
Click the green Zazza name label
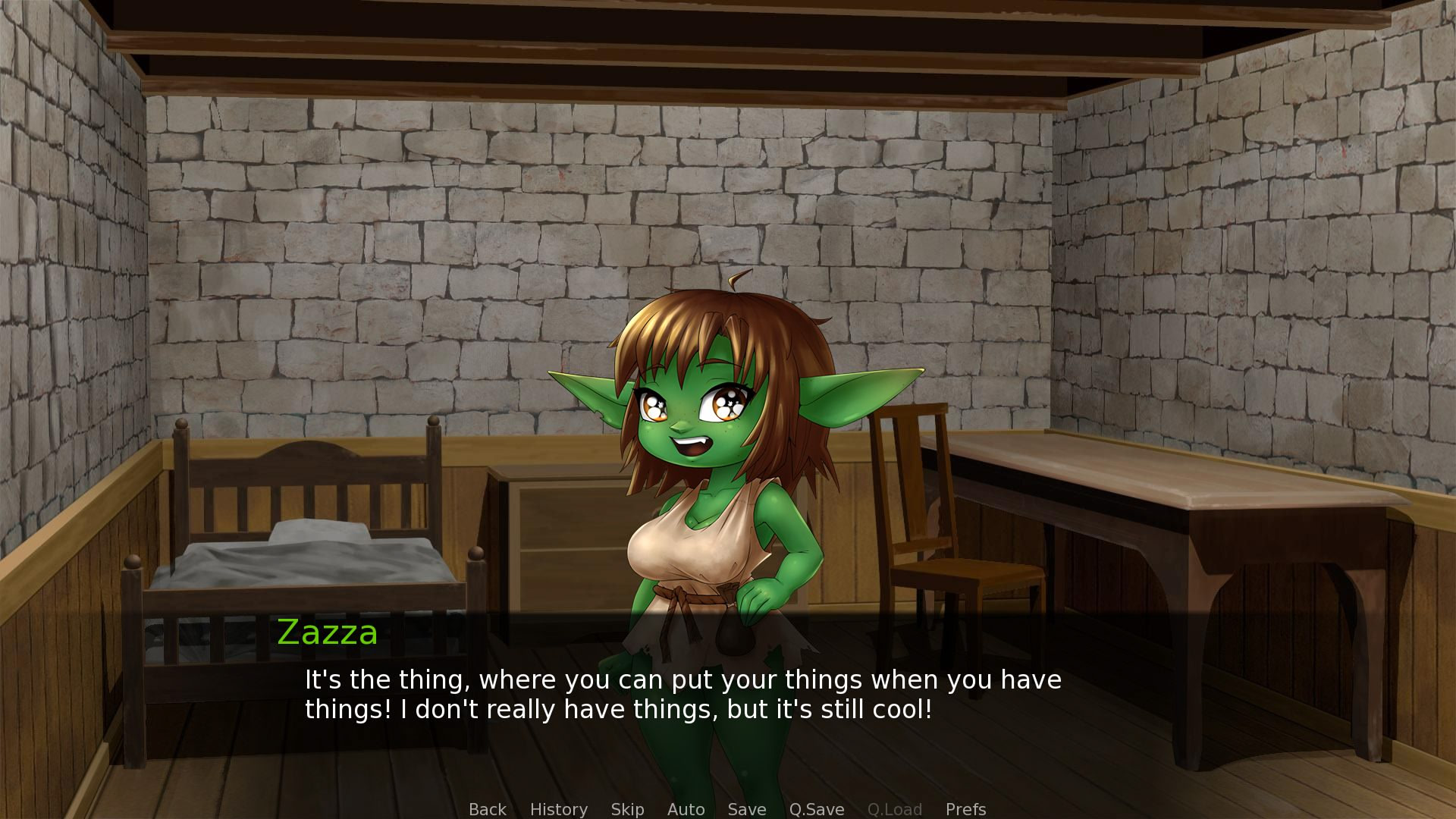pyautogui.click(x=327, y=632)
